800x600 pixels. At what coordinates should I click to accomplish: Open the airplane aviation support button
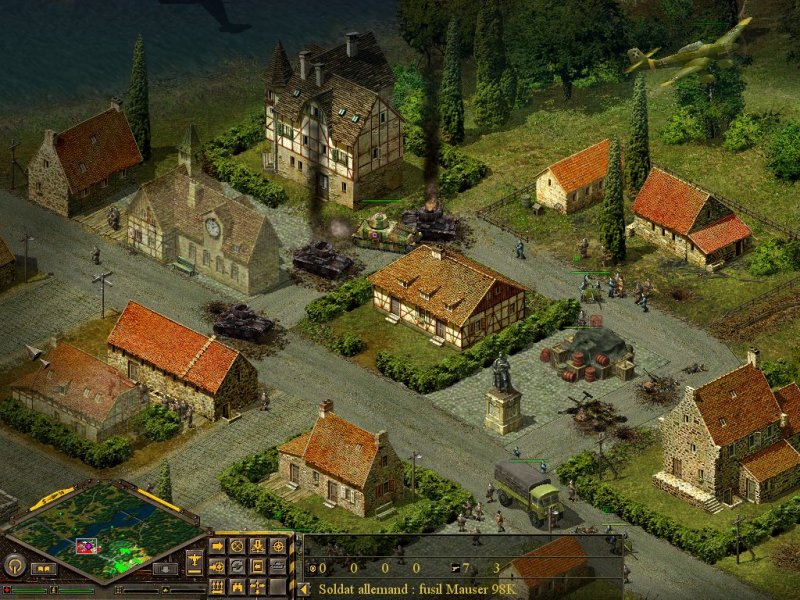click(193, 560)
